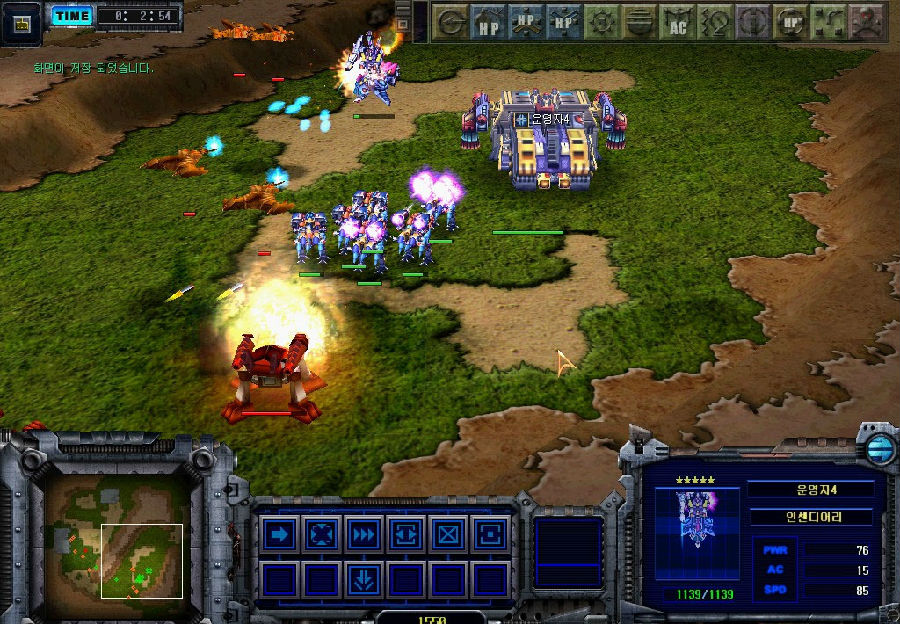Choose the purple circular skill icon

tap(753, 22)
